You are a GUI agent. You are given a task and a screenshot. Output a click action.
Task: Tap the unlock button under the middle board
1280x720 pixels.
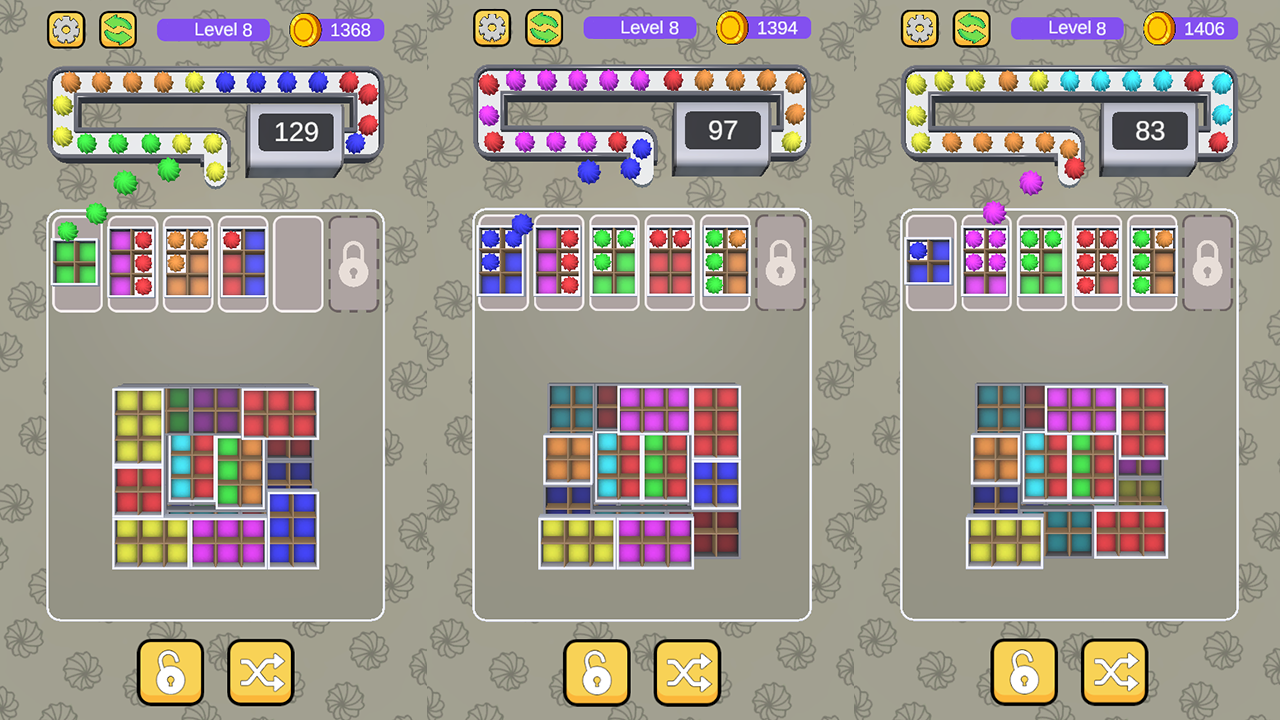[x=597, y=672]
